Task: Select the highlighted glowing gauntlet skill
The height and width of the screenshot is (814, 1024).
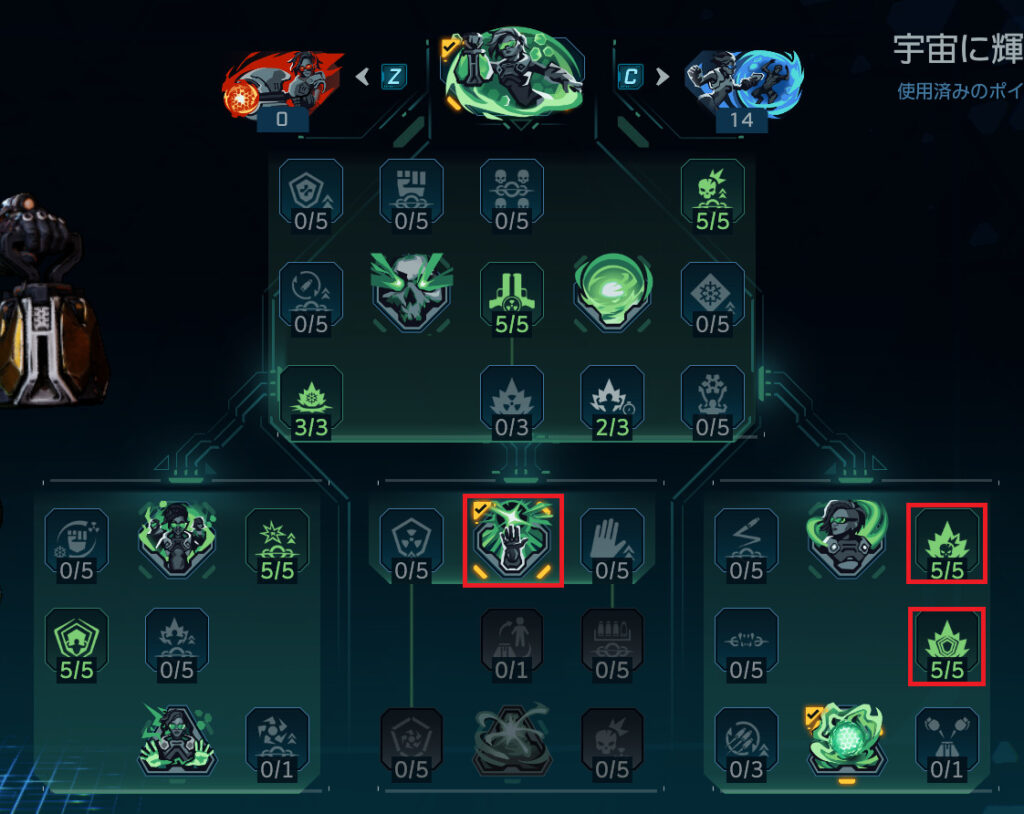Action: [512, 540]
